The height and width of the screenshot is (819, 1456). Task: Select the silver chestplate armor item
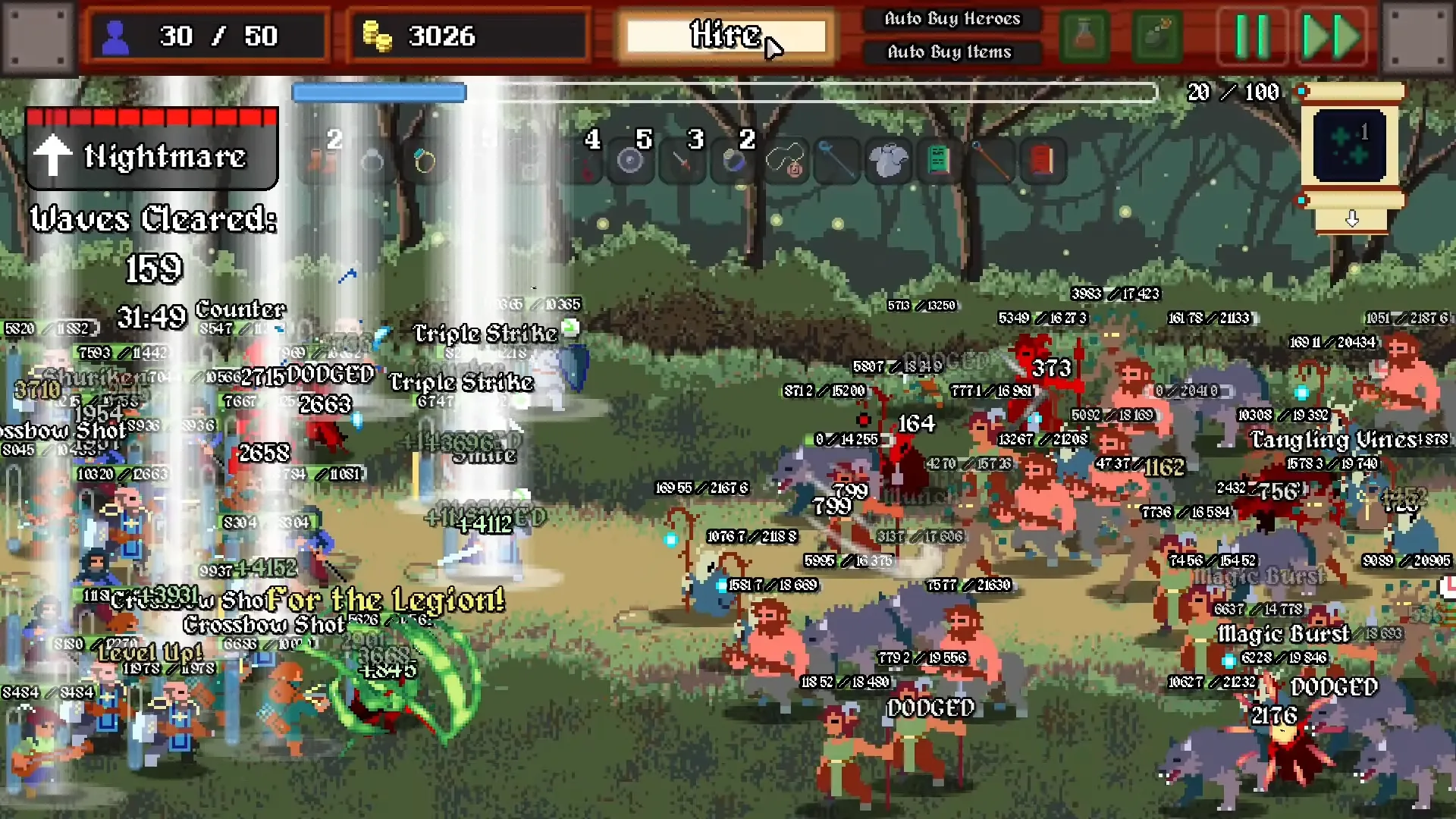click(887, 161)
